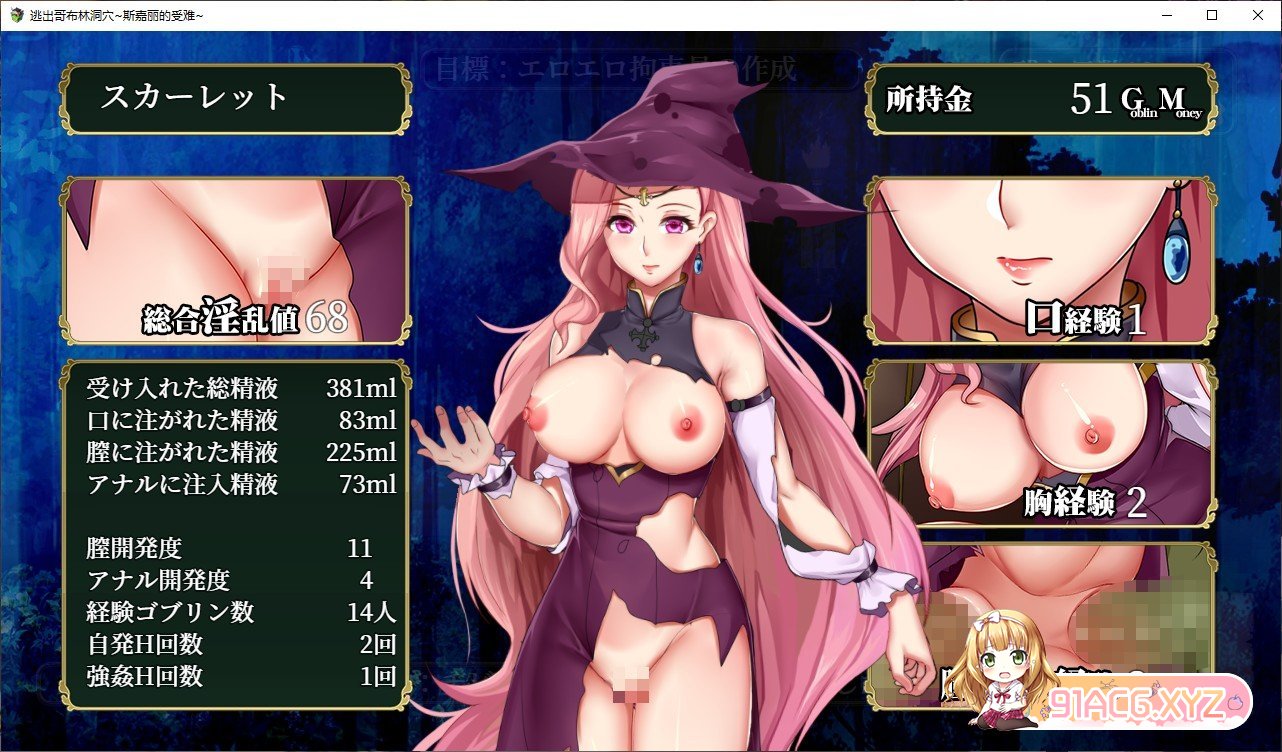Close the game window

pos(1257,15)
